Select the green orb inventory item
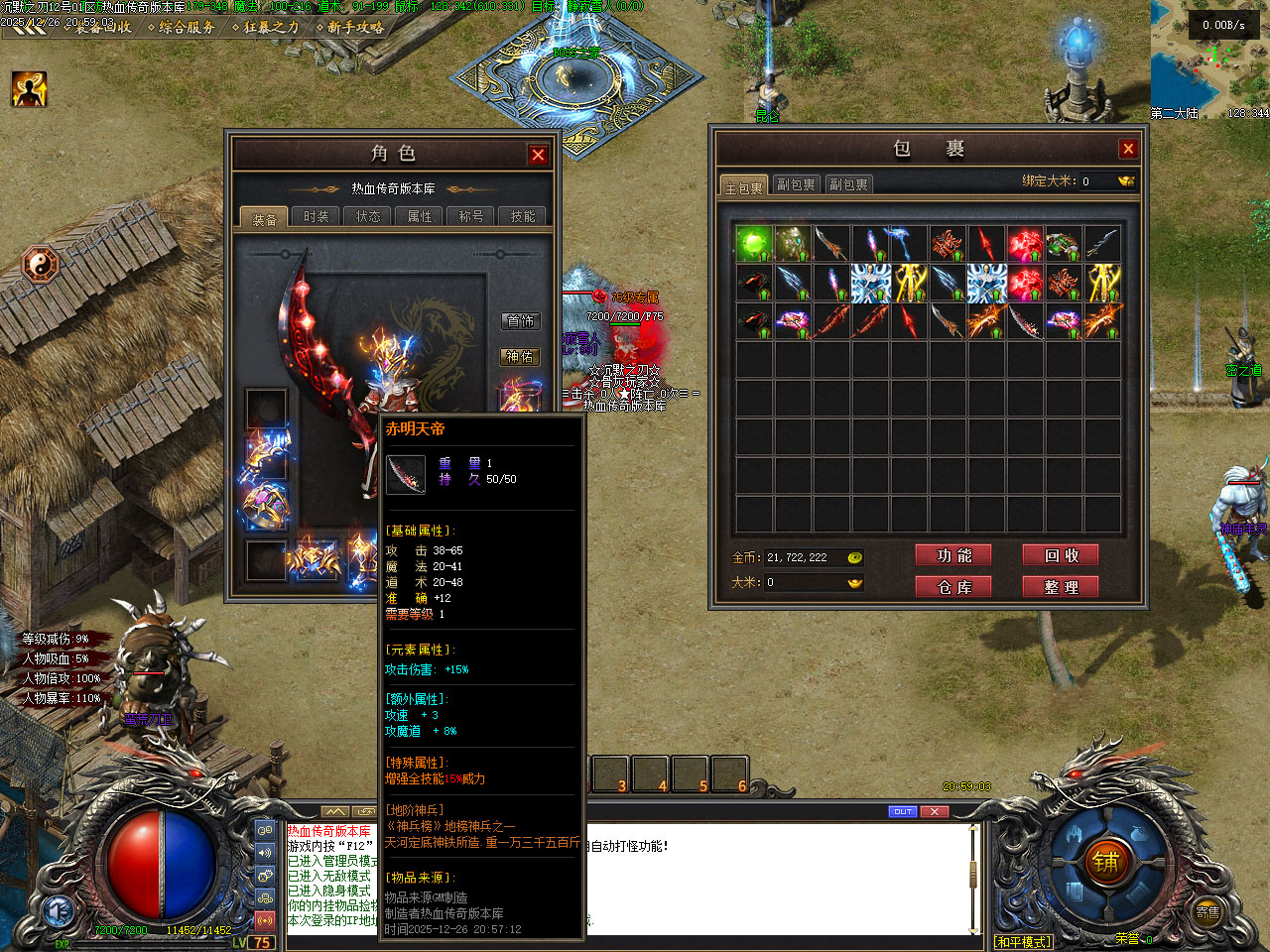 pyautogui.click(x=754, y=243)
